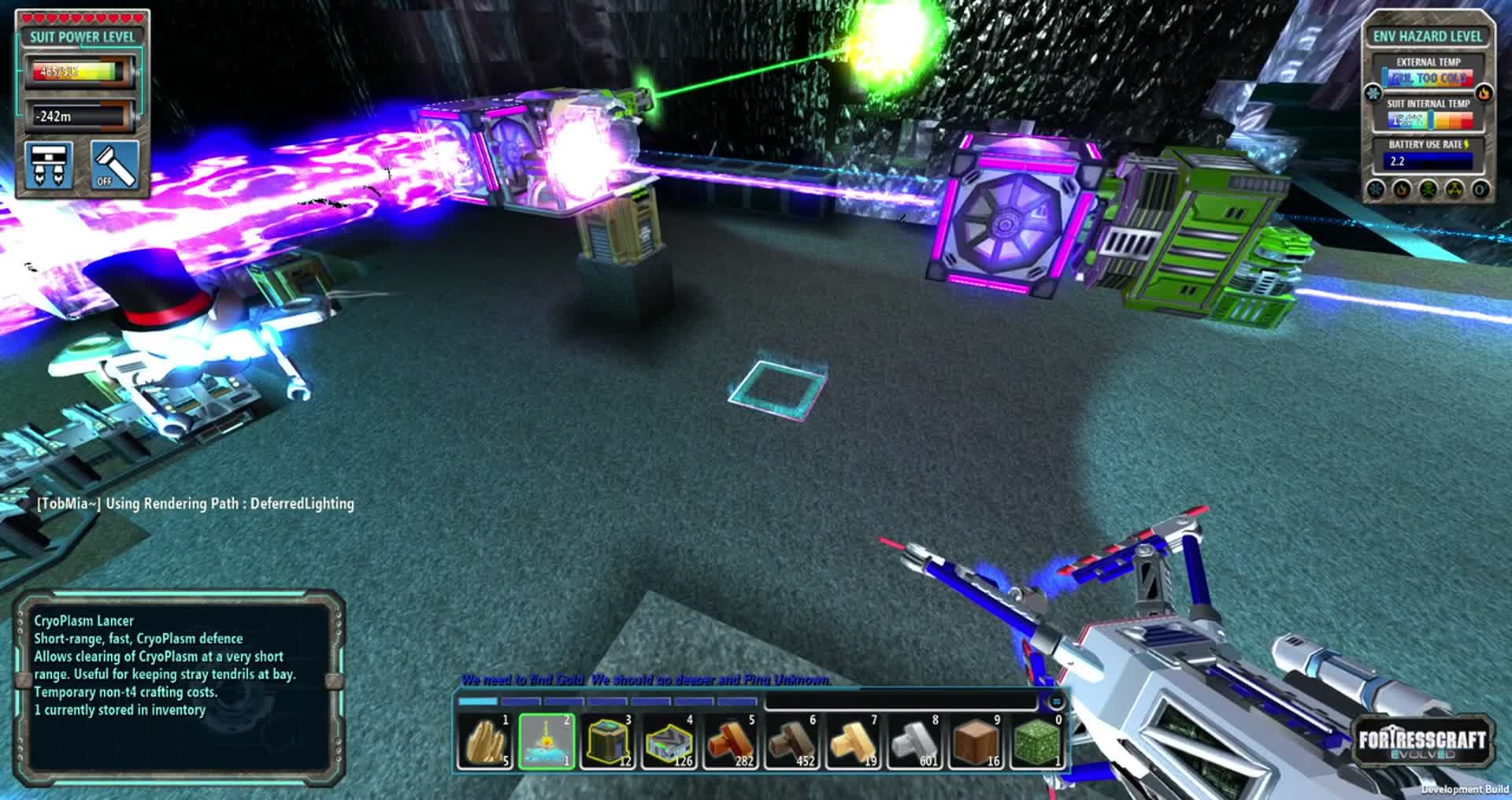The width and height of the screenshot is (1512, 800).
Task: Pick the brown cube block in slot 9
Action: (976, 742)
